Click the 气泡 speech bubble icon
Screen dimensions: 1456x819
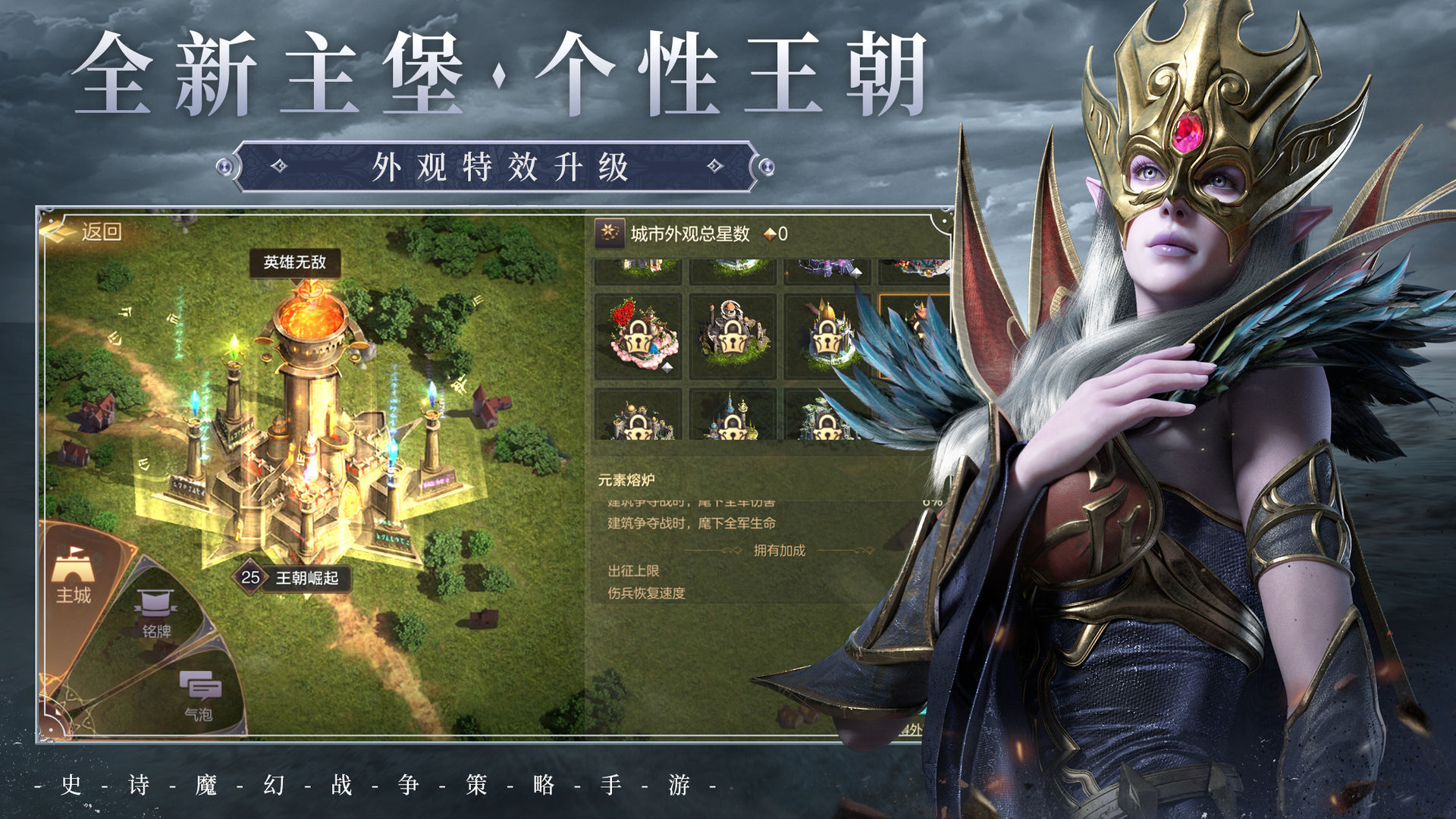[x=200, y=686]
